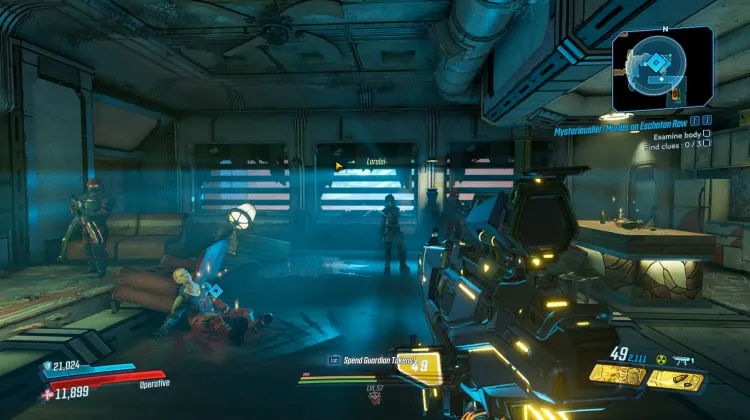
Task: Click the diamond objective marker on the body
Action: [214, 290]
